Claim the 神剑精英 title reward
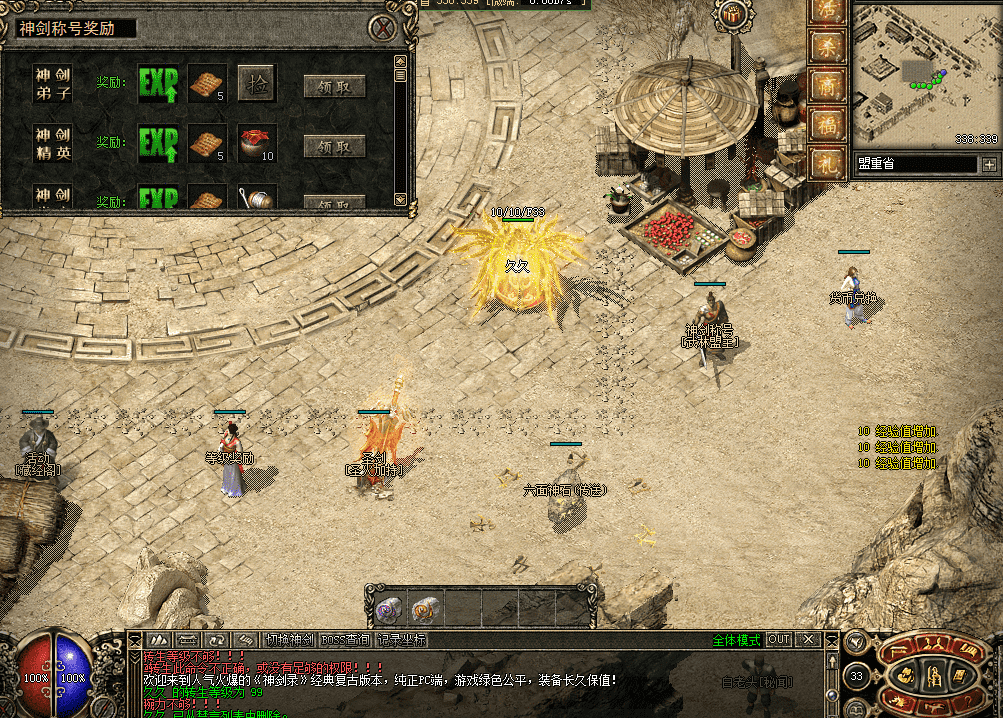The height and width of the screenshot is (718, 1003). click(x=334, y=147)
